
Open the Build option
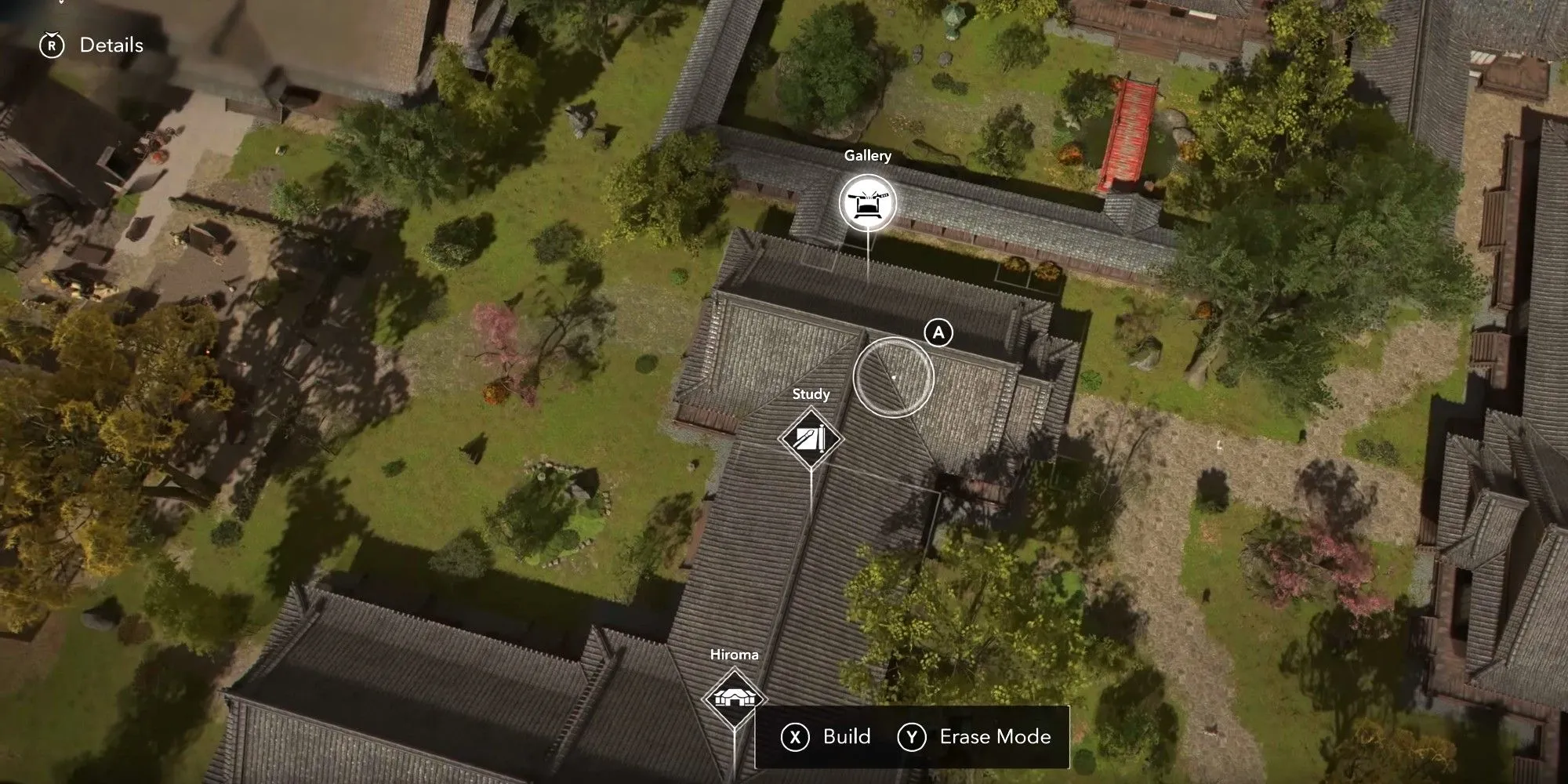(x=826, y=737)
